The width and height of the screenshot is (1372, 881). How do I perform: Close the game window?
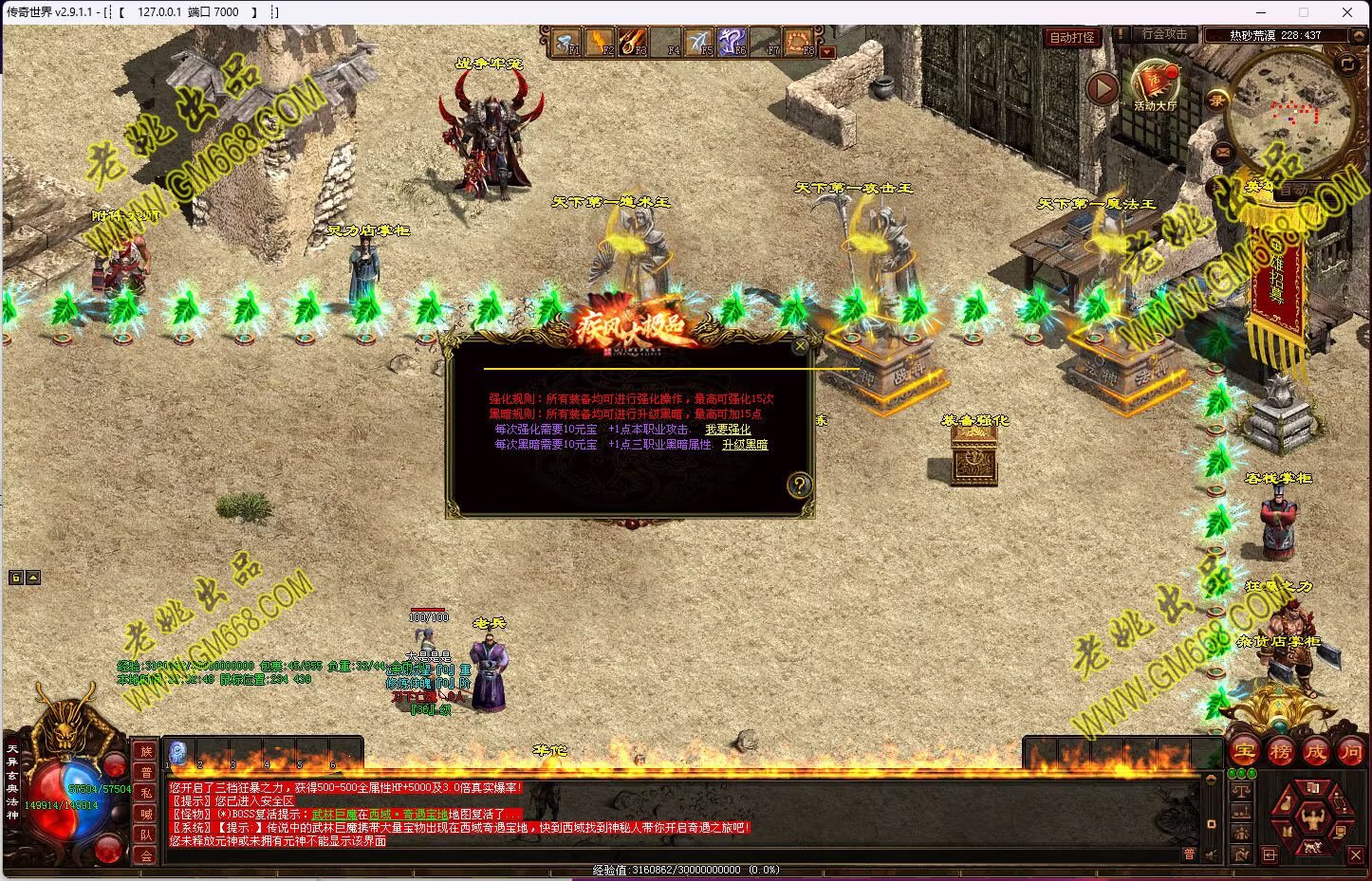tap(1347, 12)
